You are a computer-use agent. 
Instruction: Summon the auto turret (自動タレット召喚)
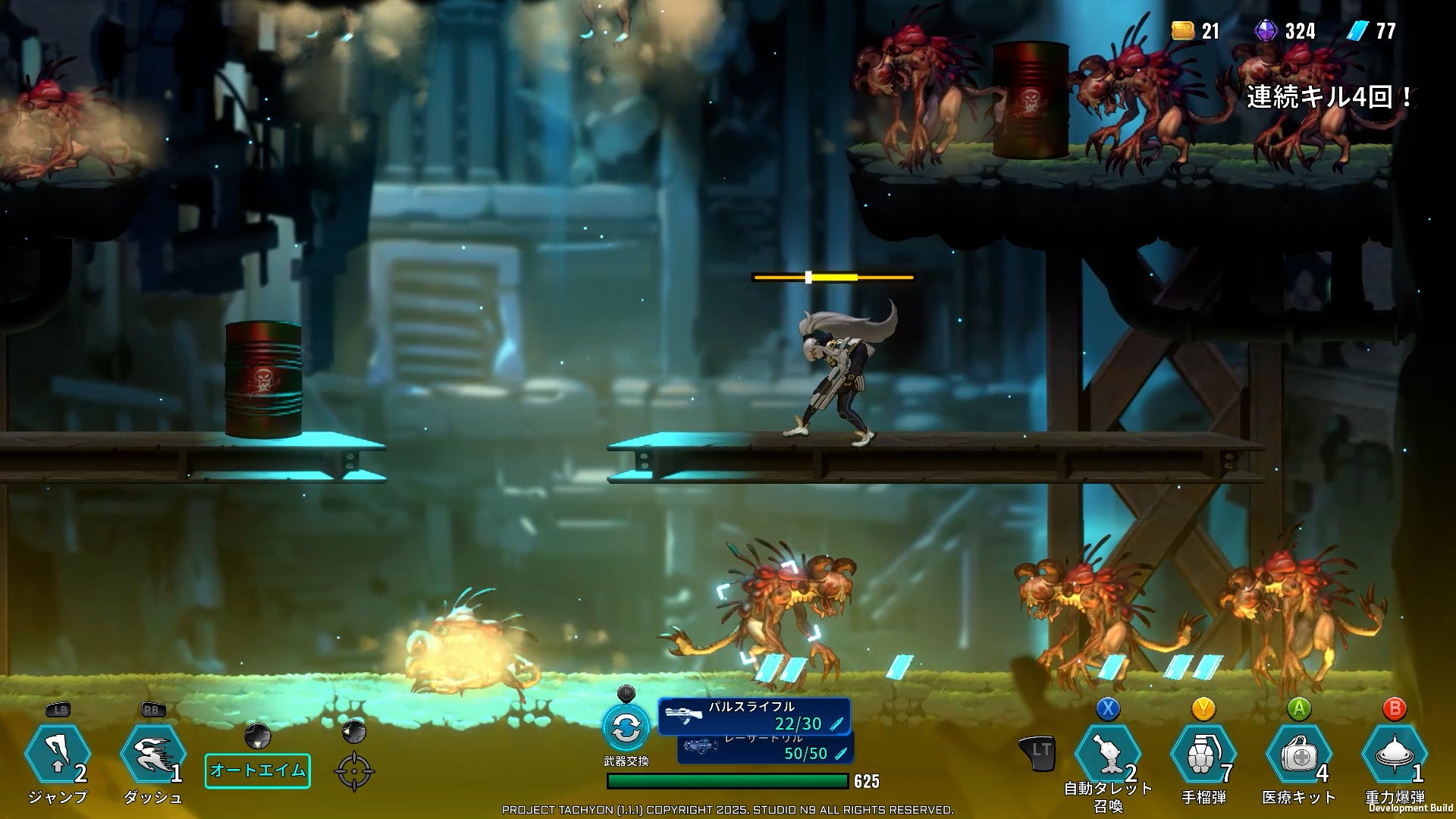1108,755
